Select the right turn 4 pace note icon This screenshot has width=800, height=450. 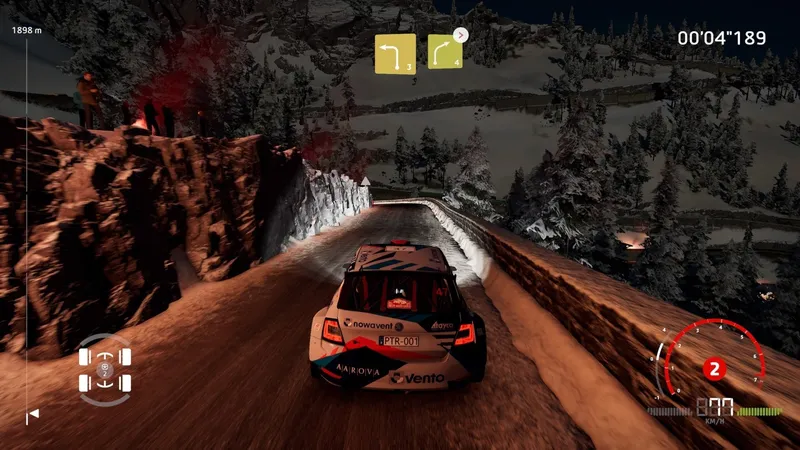(445, 52)
